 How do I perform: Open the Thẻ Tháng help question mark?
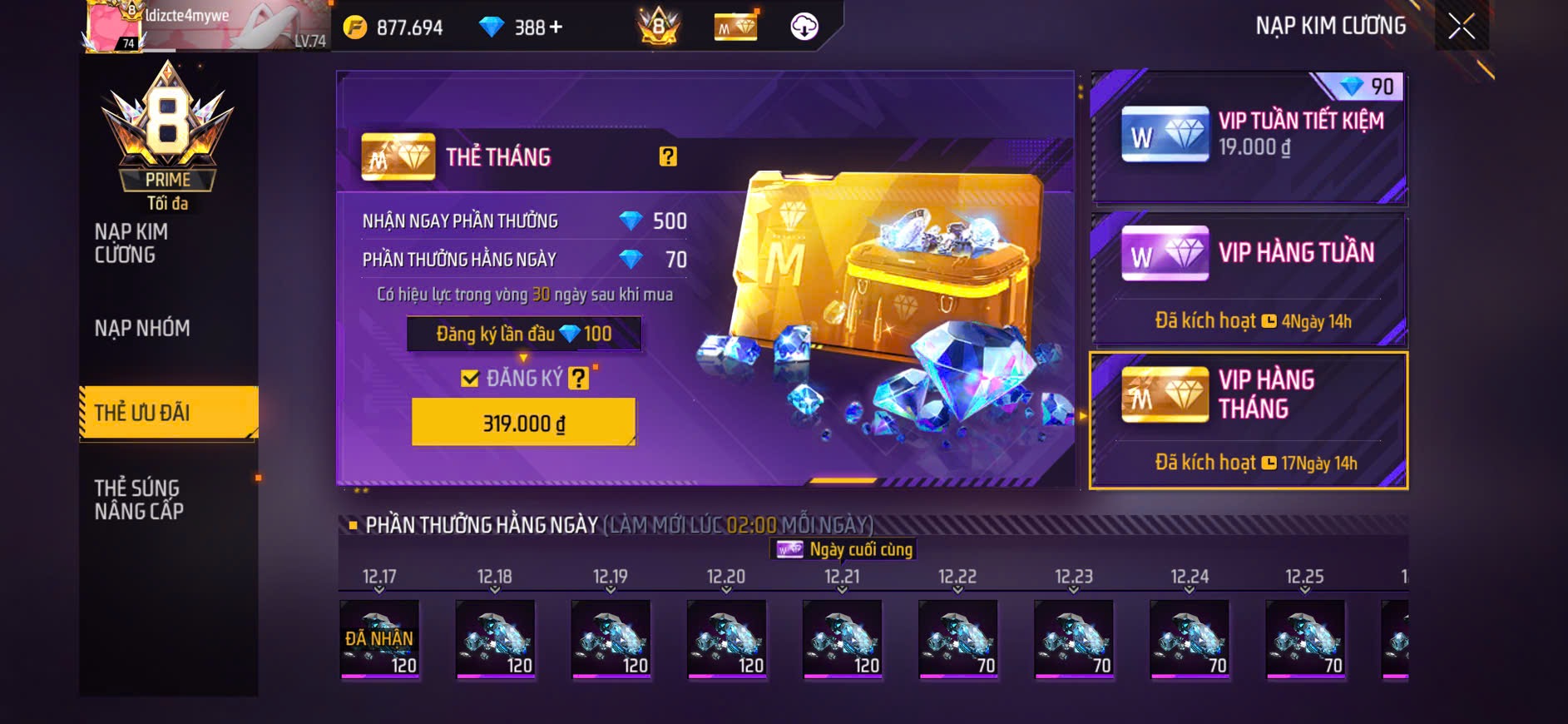pyautogui.click(x=668, y=156)
